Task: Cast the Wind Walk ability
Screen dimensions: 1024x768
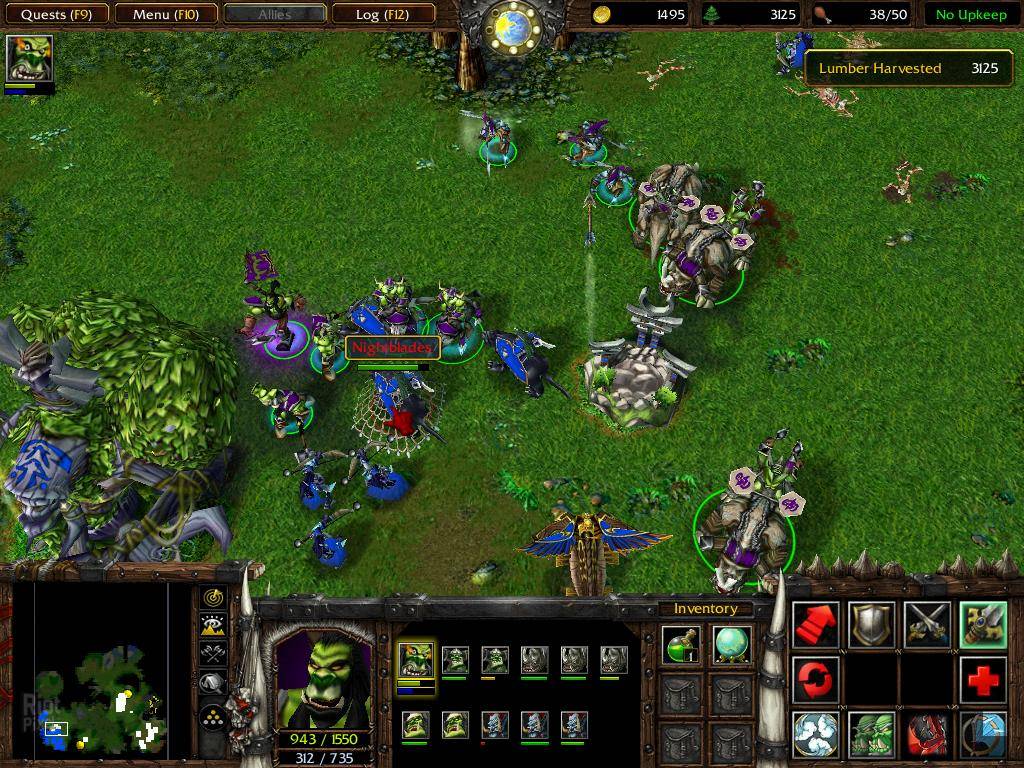Action: [x=816, y=735]
